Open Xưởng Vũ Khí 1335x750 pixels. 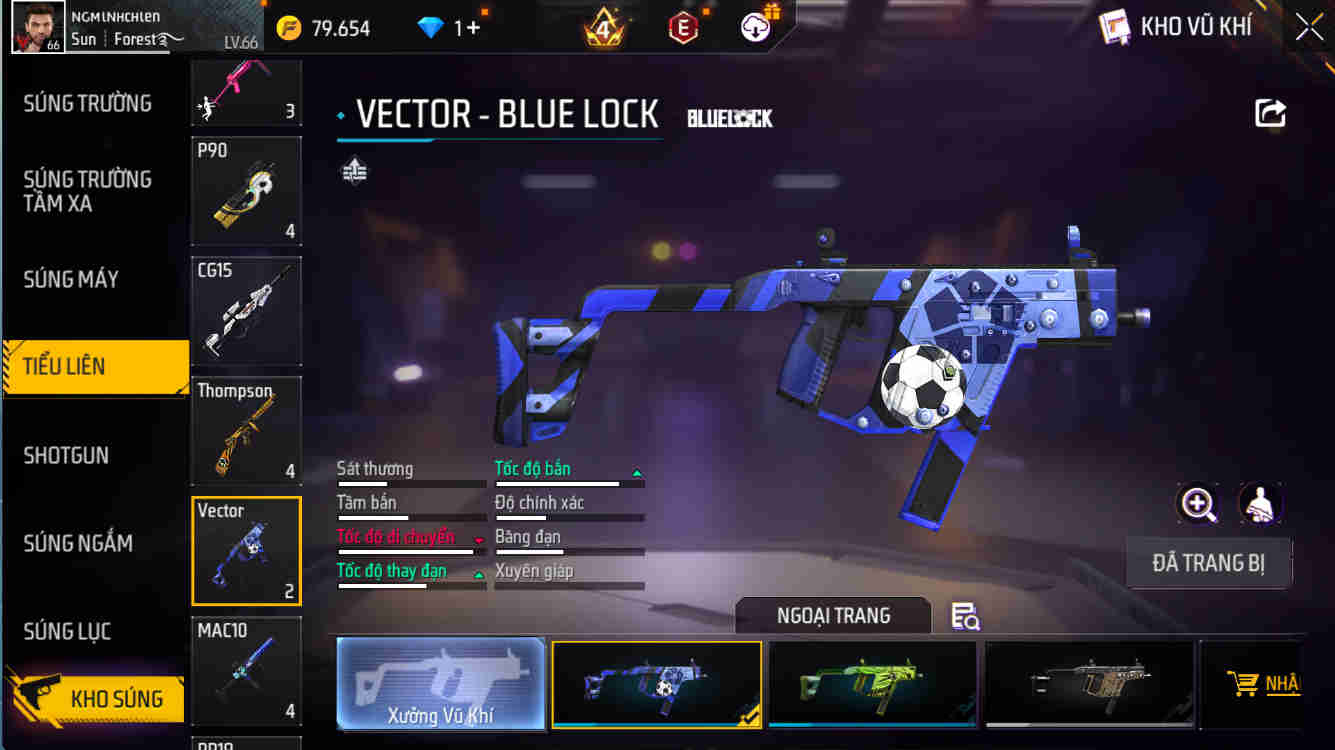(x=441, y=684)
